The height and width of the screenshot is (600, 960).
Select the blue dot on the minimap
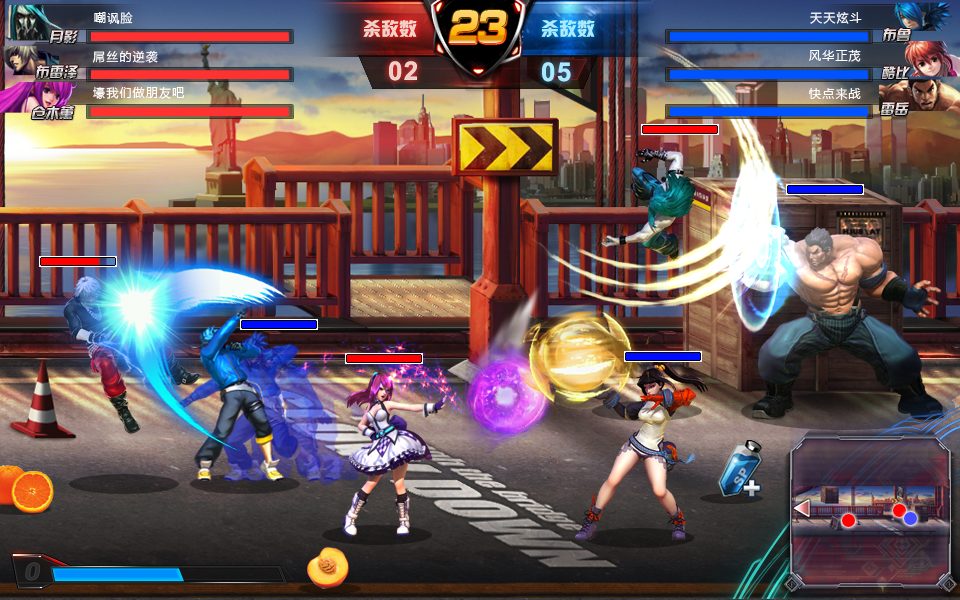point(911,518)
